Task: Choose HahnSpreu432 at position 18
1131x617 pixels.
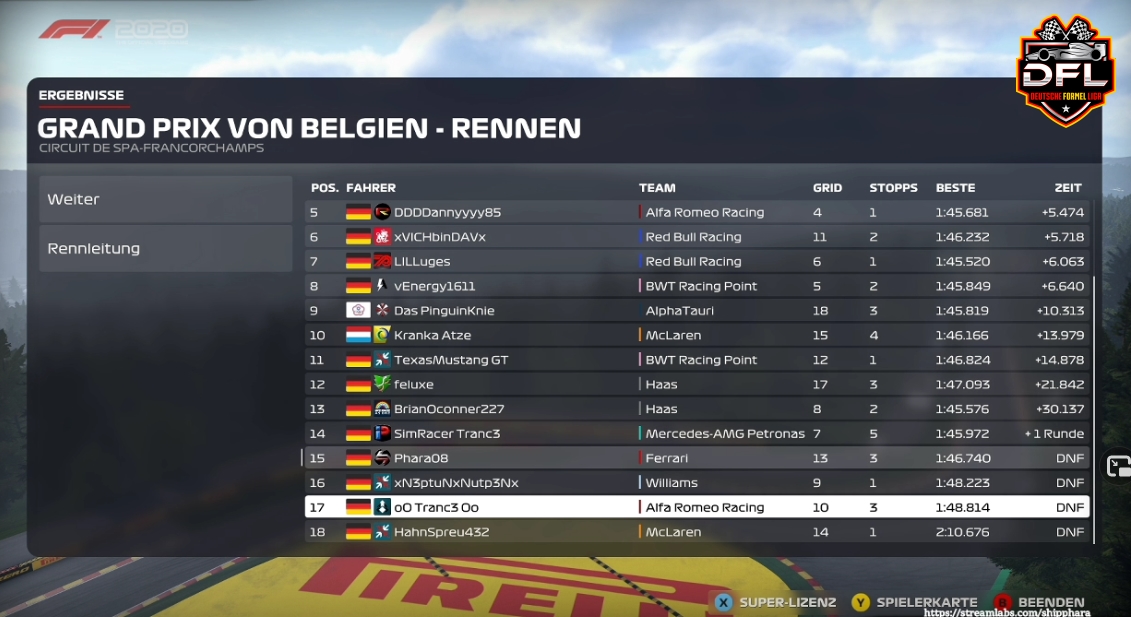Action: pyautogui.click(x=696, y=532)
